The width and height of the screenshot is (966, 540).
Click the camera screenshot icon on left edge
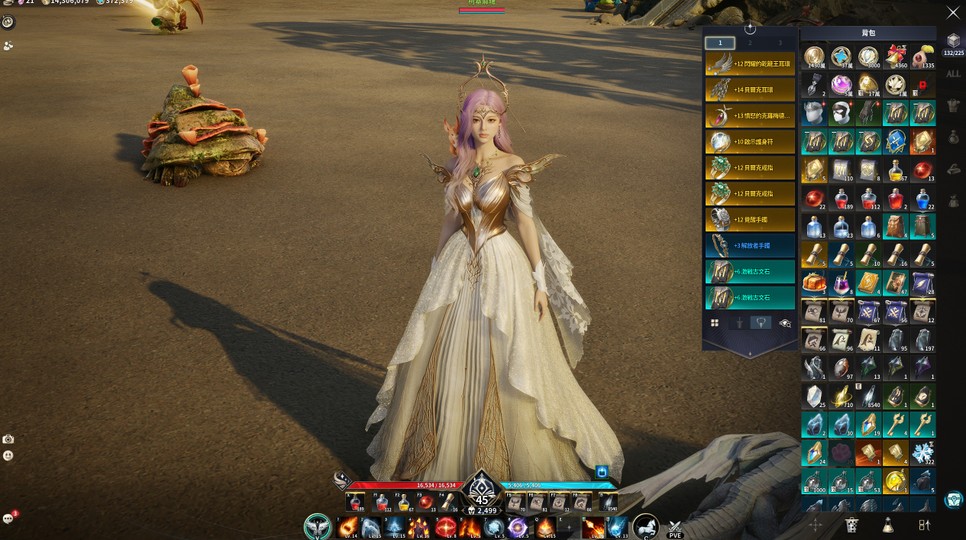(x=8, y=439)
